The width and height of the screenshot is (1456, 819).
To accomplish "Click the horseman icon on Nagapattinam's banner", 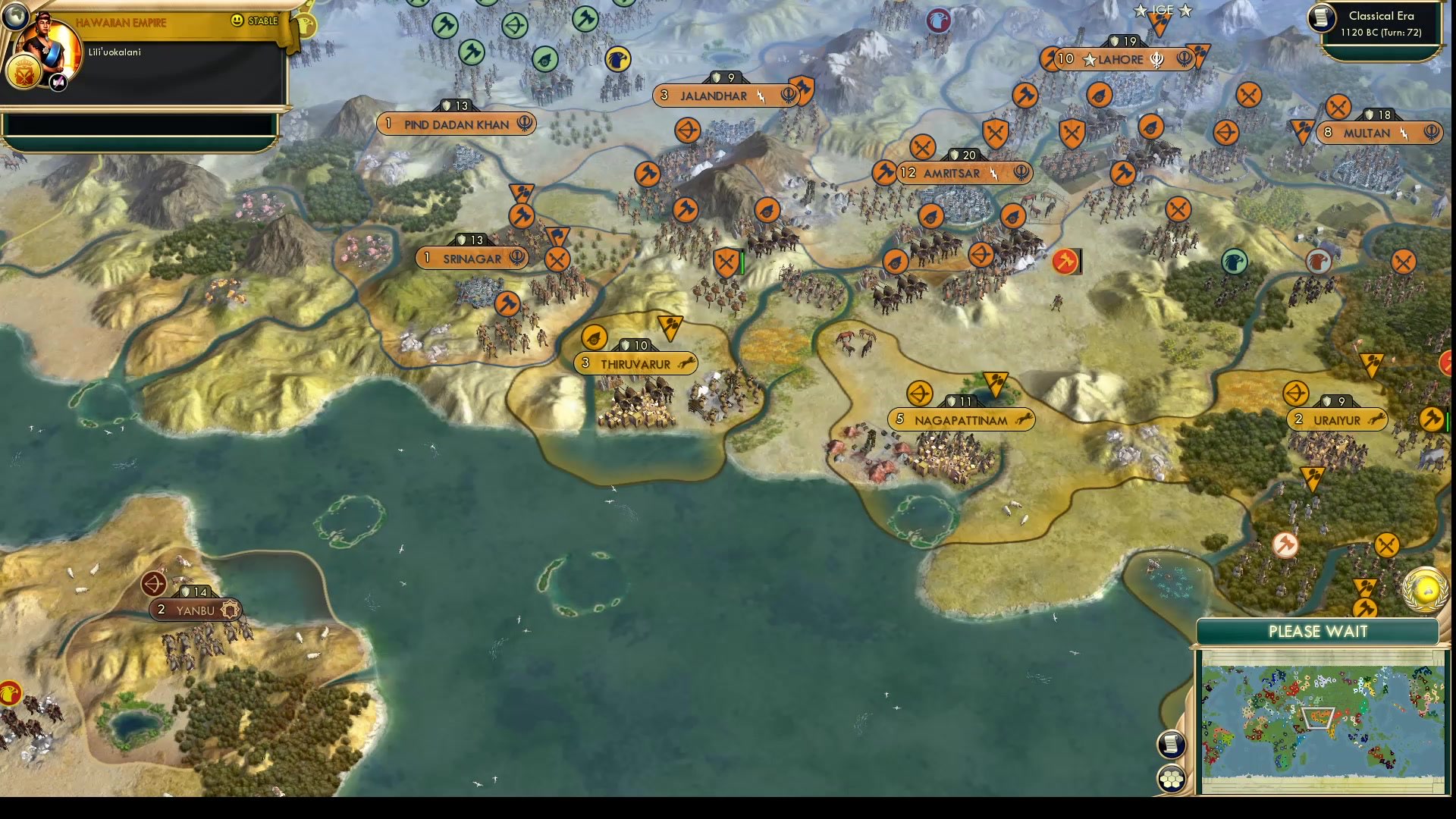I will [1023, 419].
